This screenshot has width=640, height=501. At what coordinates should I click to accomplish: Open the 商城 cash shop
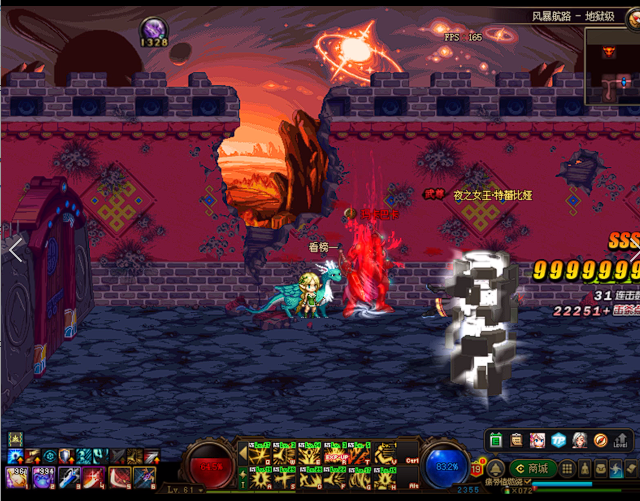point(532,468)
